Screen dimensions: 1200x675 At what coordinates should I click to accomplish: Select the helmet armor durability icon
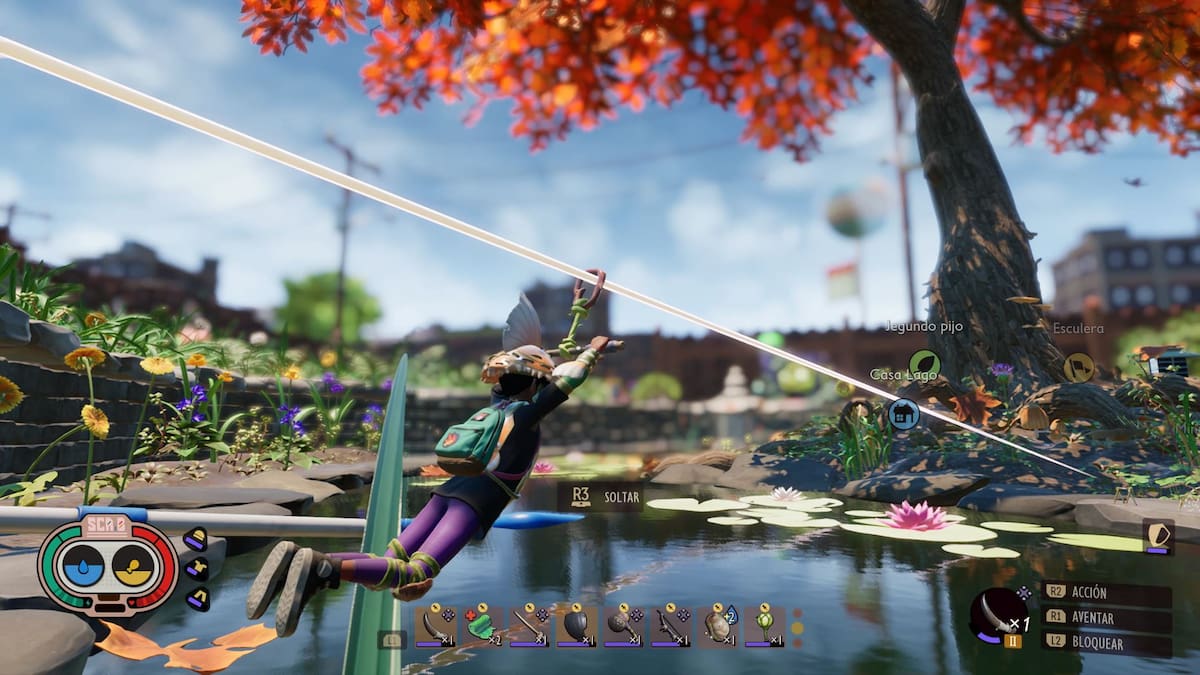pyautogui.click(x=195, y=540)
